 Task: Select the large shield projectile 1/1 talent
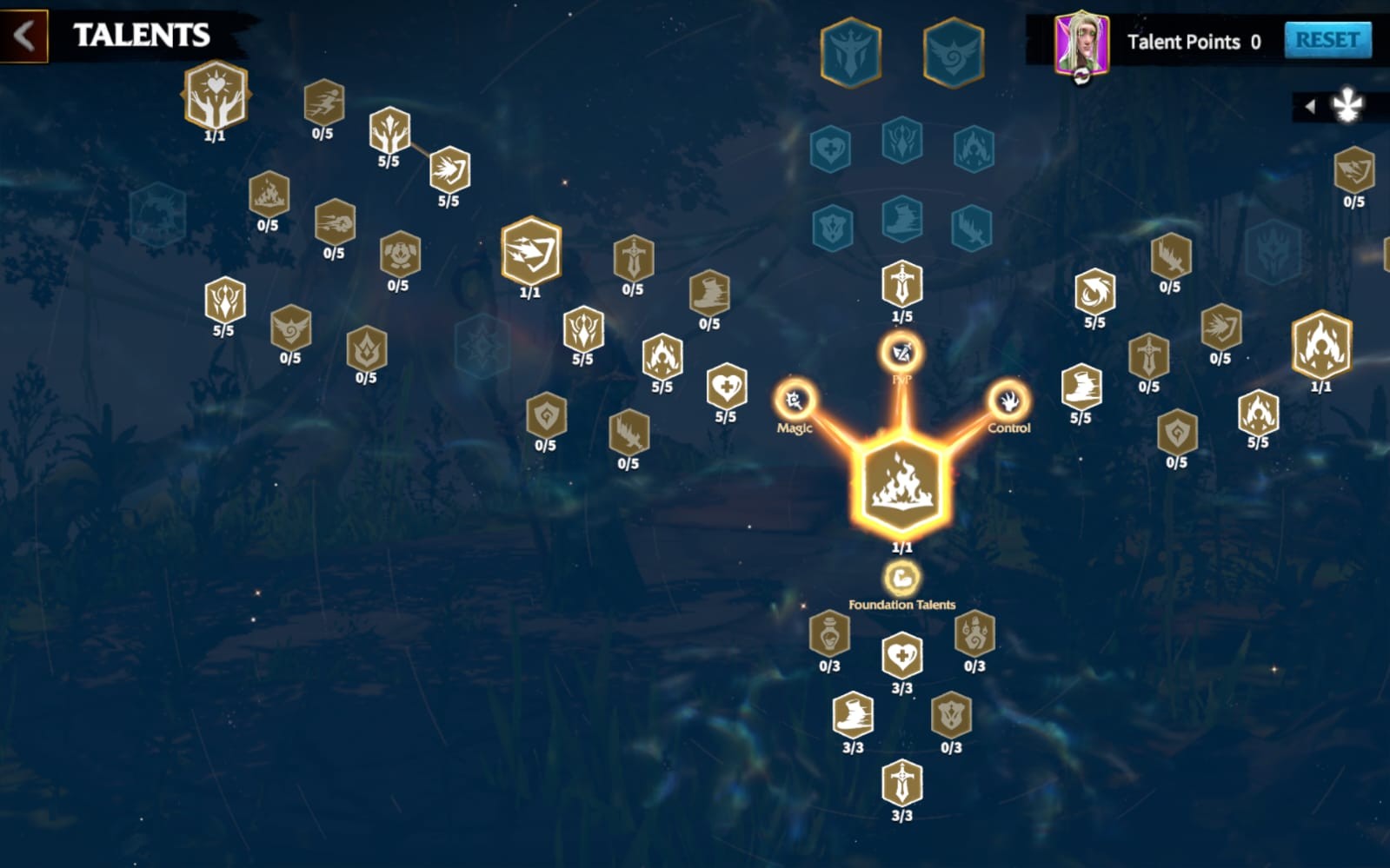531,250
